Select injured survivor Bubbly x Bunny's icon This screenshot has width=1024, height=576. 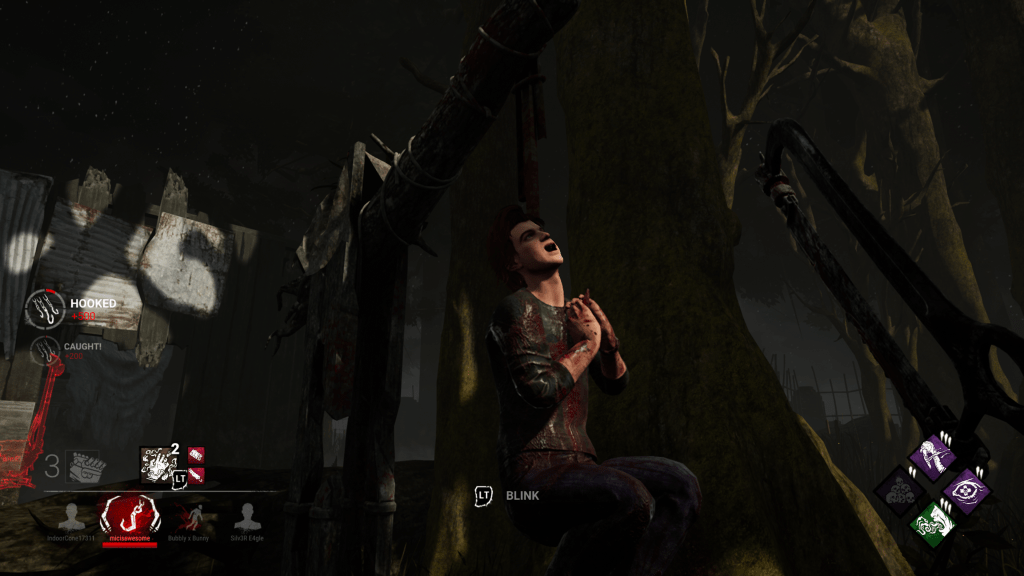pyautogui.click(x=190, y=517)
